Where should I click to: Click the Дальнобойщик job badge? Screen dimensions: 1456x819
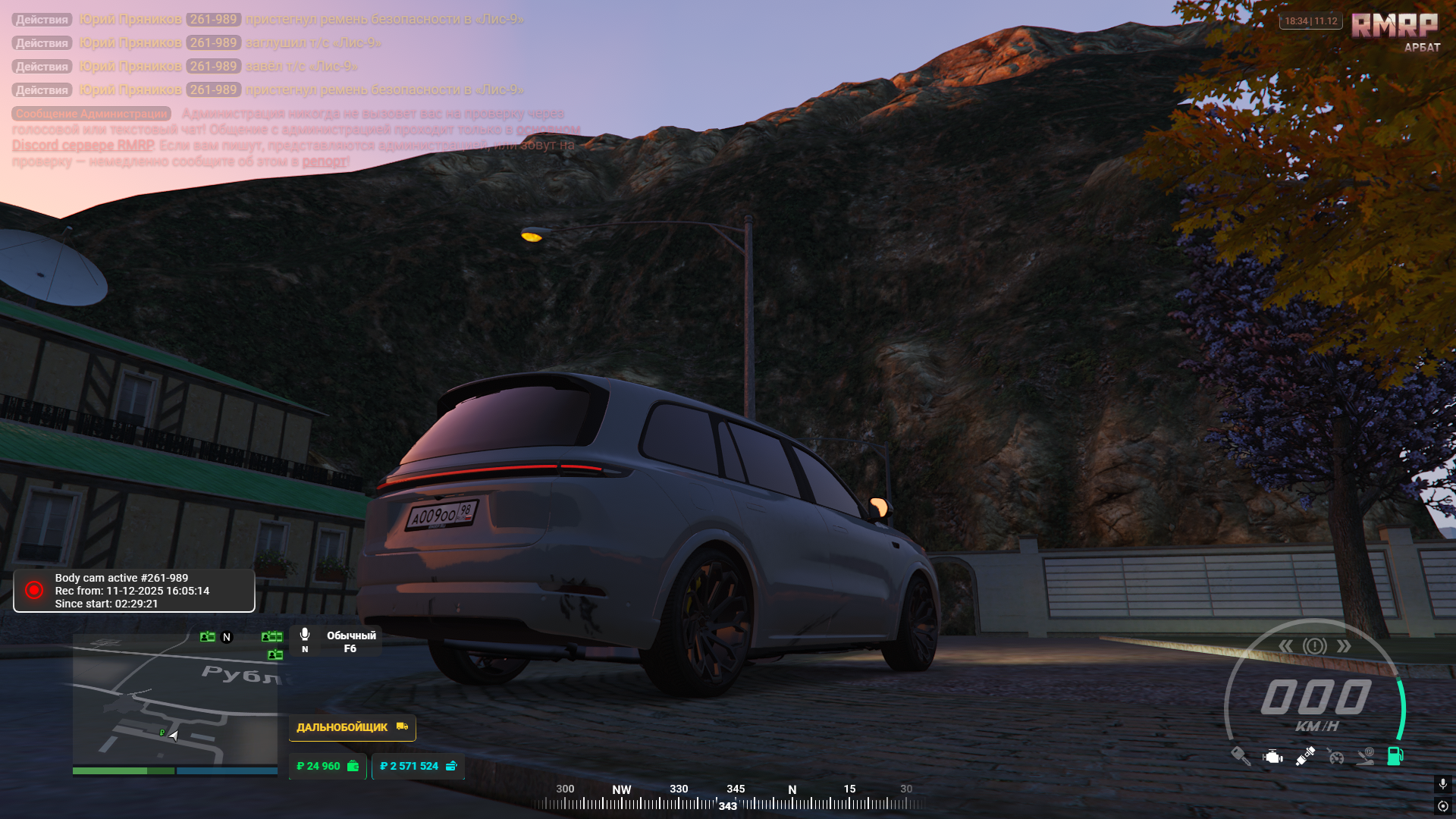pos(352,727)
